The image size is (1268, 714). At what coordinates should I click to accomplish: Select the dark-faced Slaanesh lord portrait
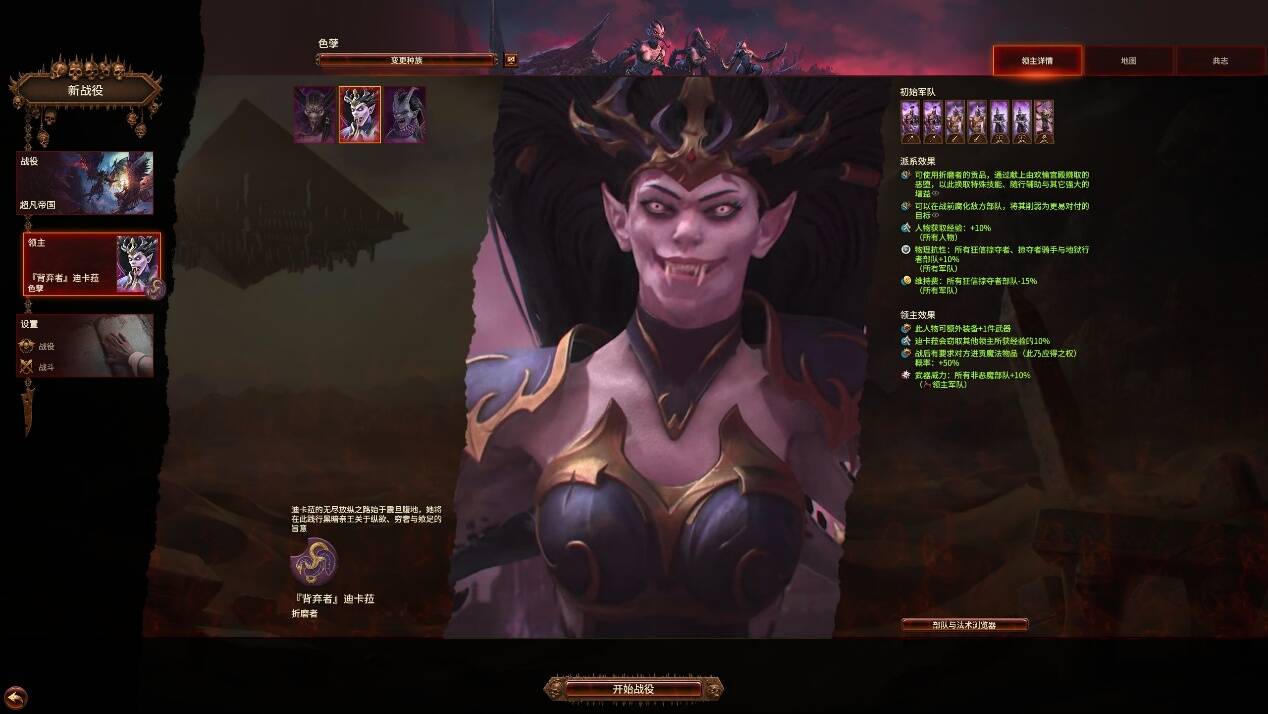(x=314, y=115)
